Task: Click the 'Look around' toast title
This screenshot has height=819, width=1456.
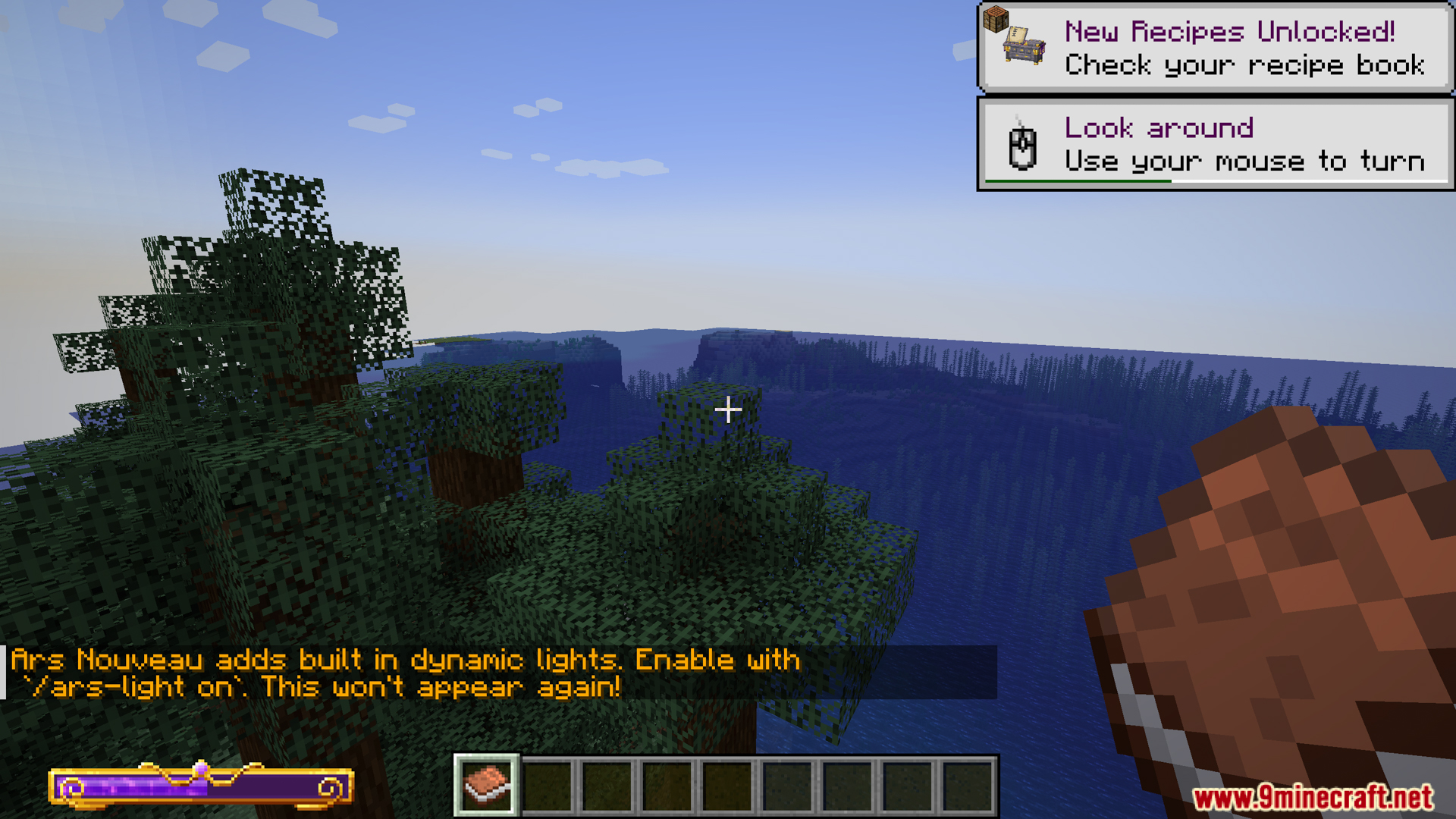Action: (1159, 127)
